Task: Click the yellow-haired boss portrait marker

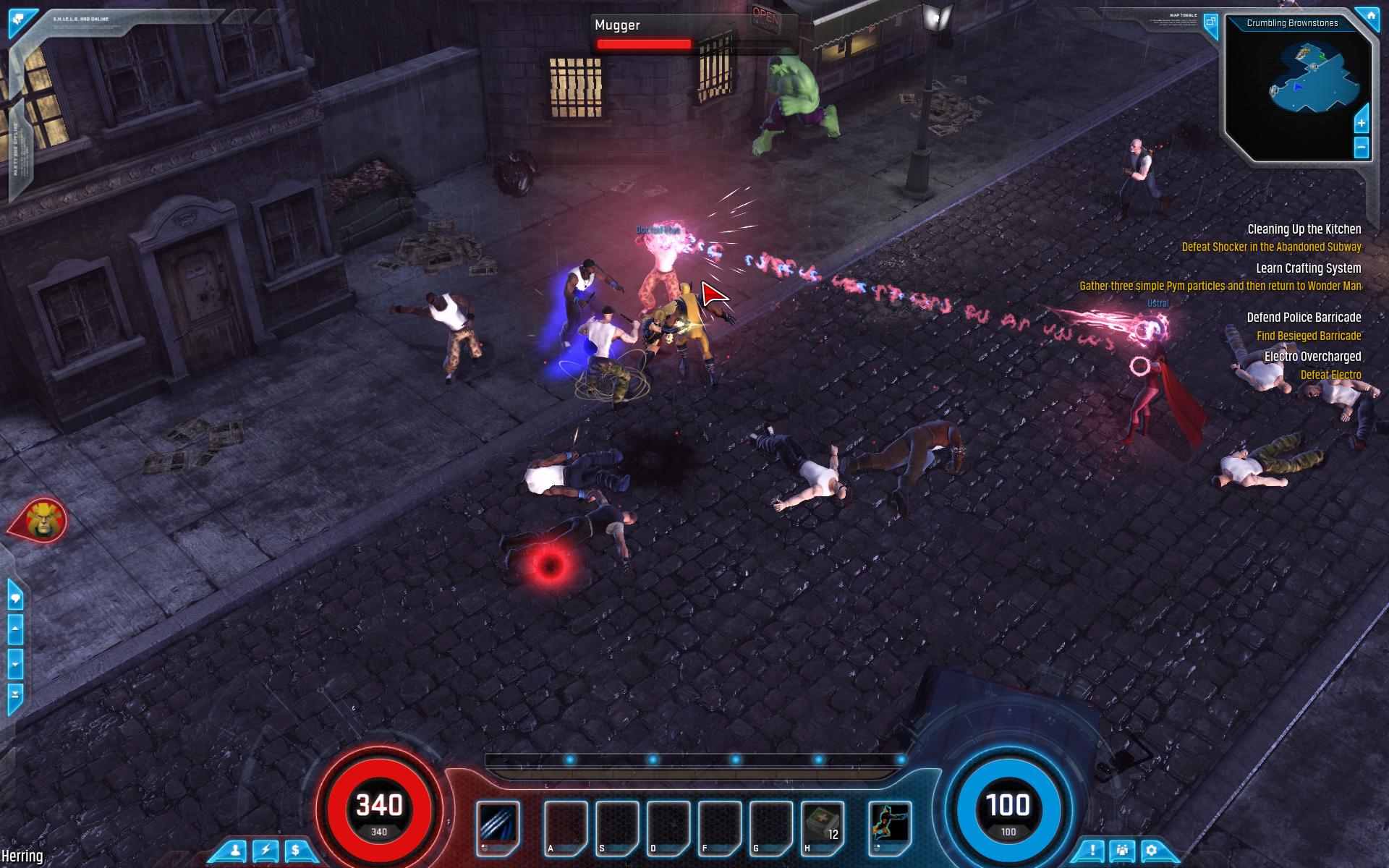Action: point(43,520)
